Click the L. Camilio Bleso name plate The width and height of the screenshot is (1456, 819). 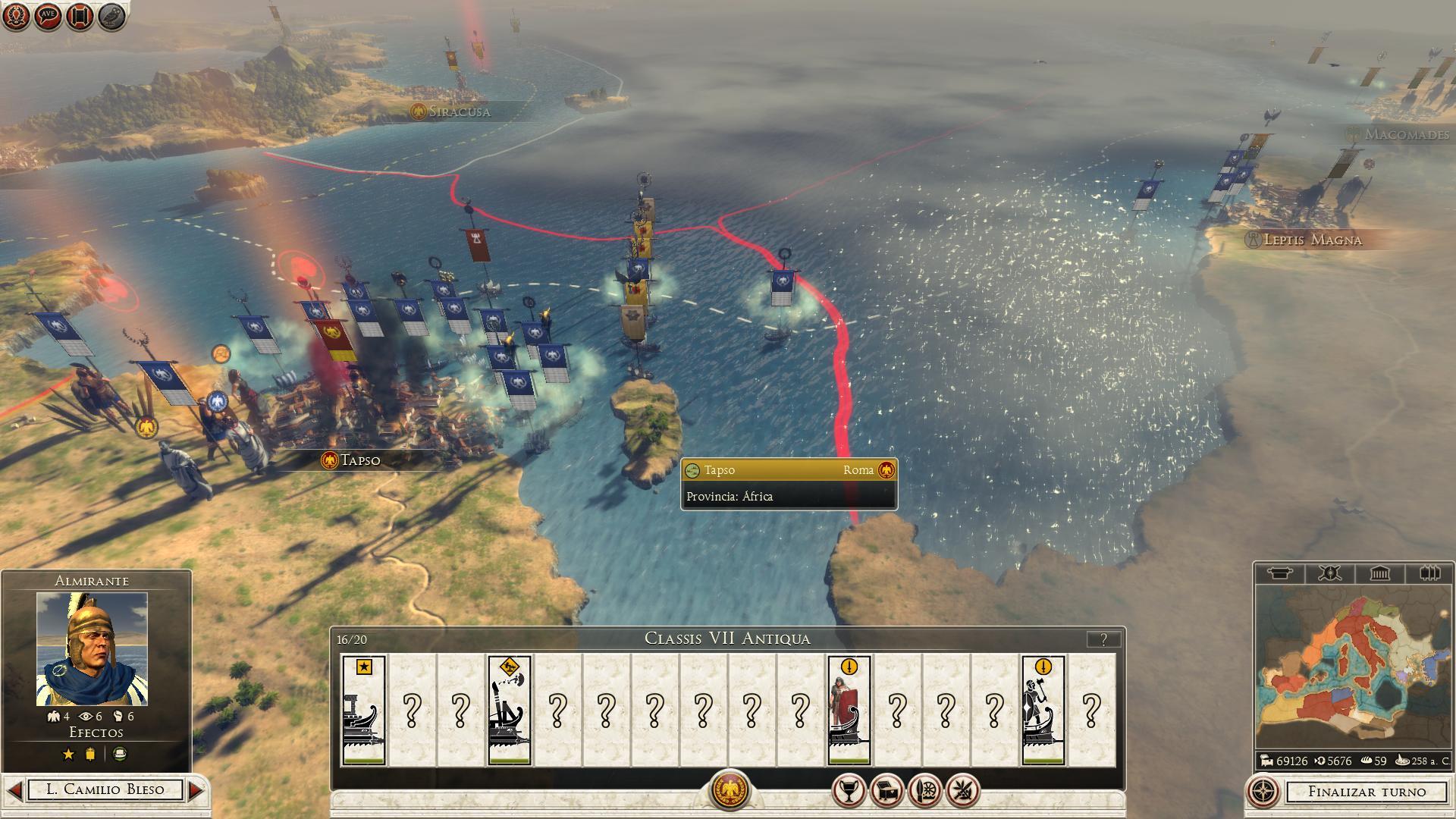[x=105, y=790]
